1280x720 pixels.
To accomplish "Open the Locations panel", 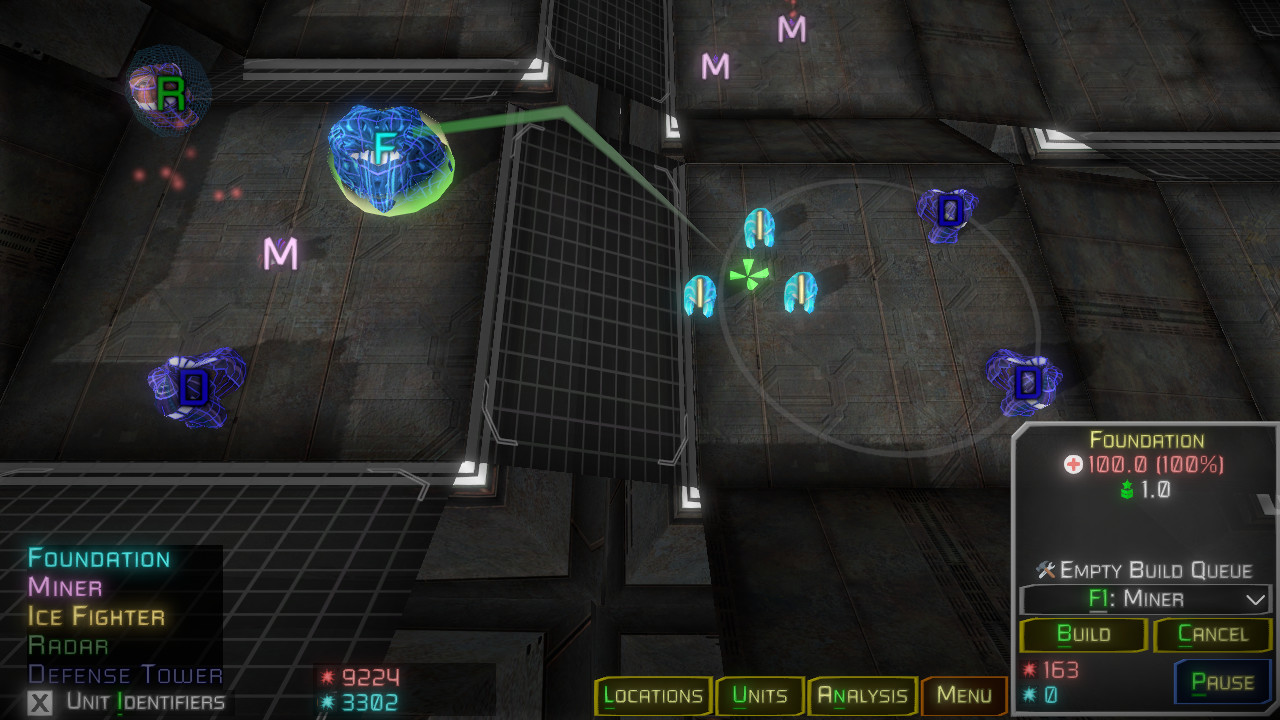I will 653,696.
